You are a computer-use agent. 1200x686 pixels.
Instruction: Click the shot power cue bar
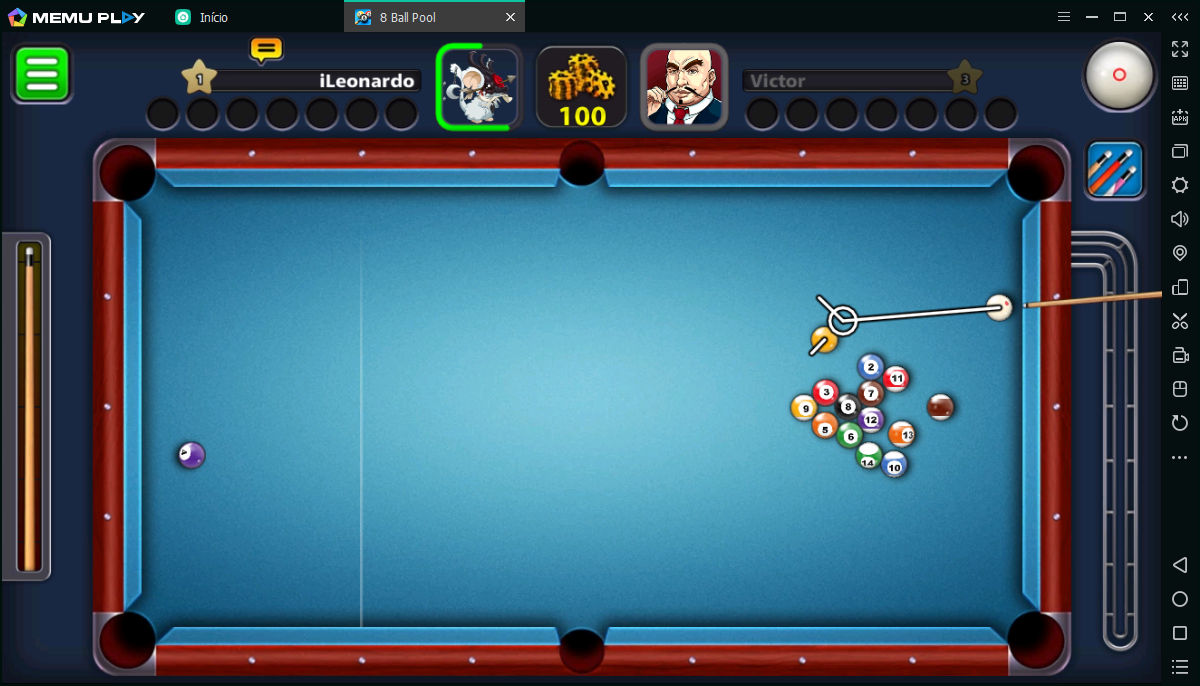pyautogui.click(x=30, y=407)
